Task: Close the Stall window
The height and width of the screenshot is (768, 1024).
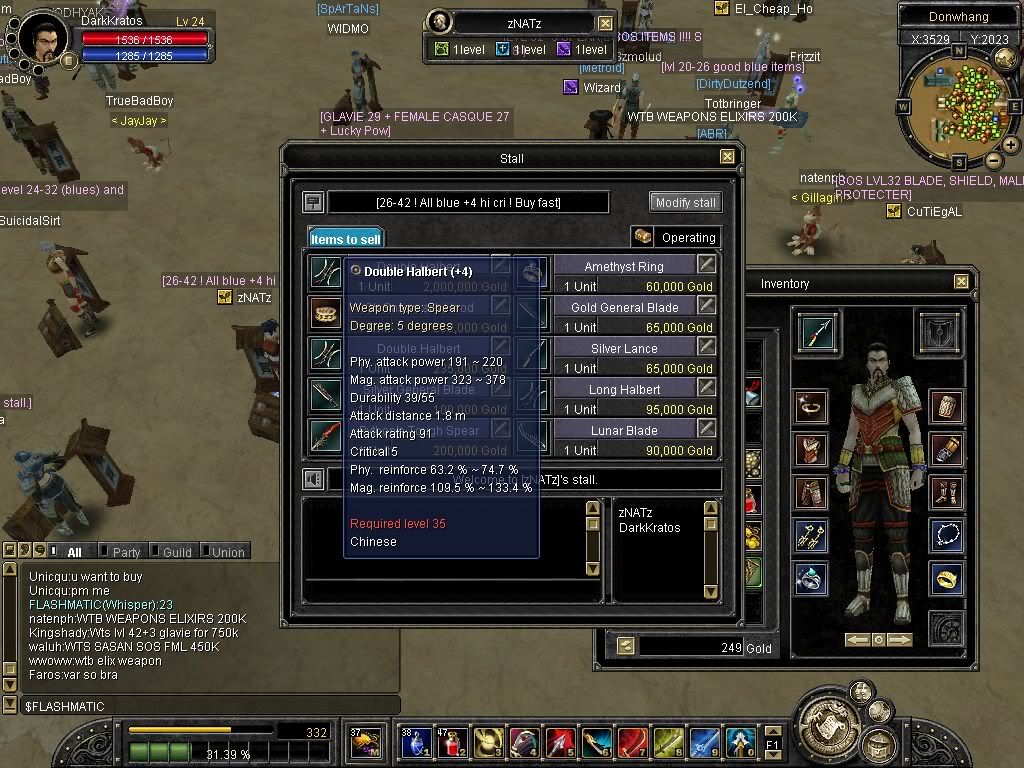Action: (x=727, y=157)
